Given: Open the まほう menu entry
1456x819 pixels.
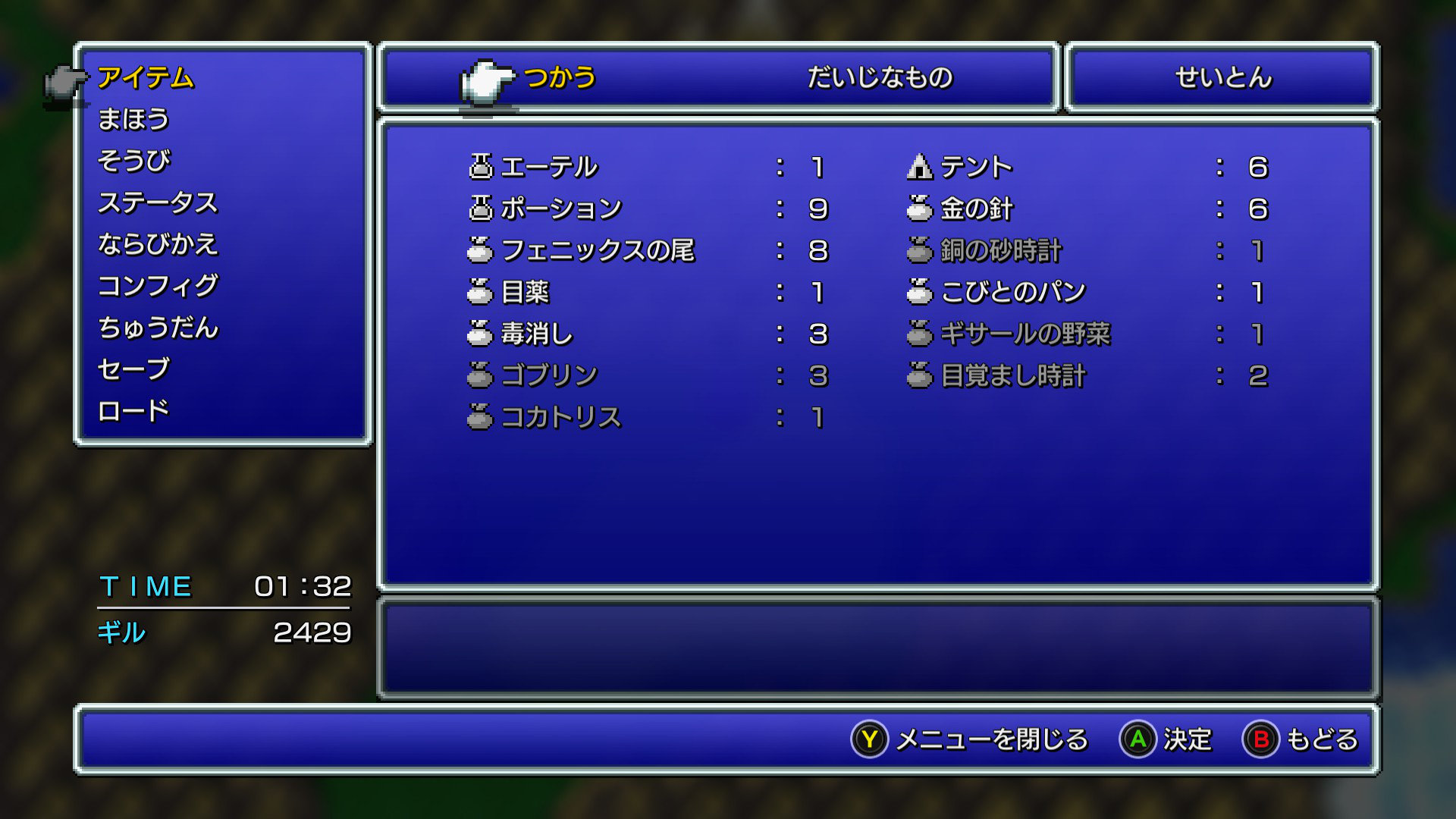Looking at the screenshot, I should (133, 119).
